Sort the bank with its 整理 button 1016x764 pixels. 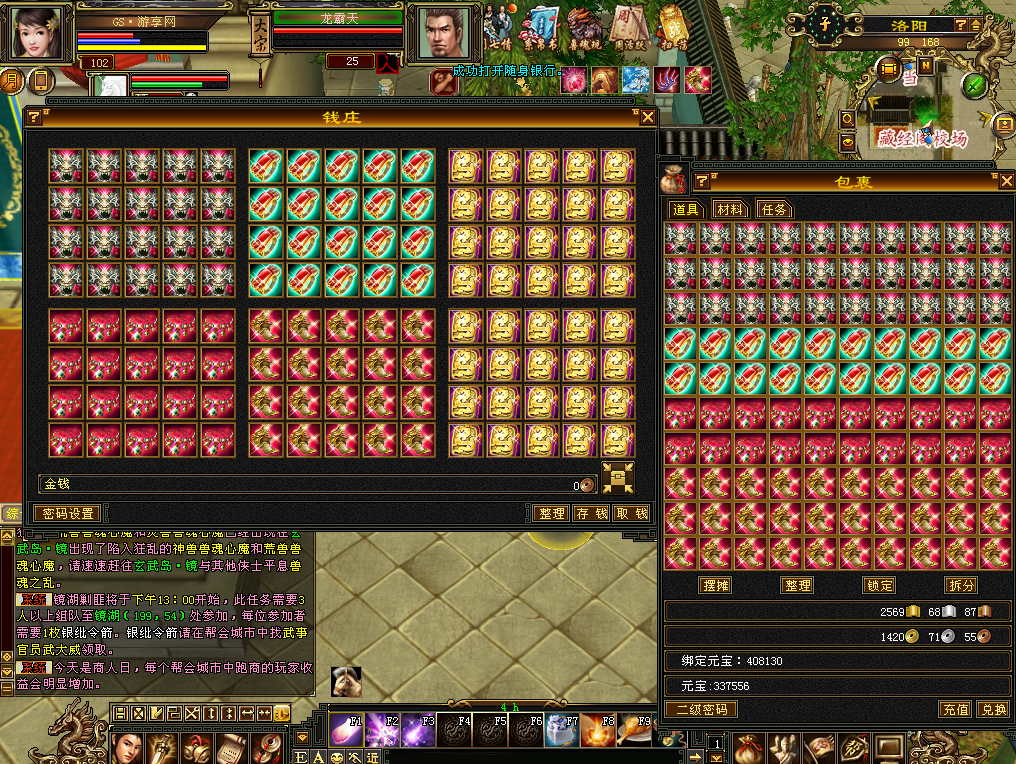551,513
